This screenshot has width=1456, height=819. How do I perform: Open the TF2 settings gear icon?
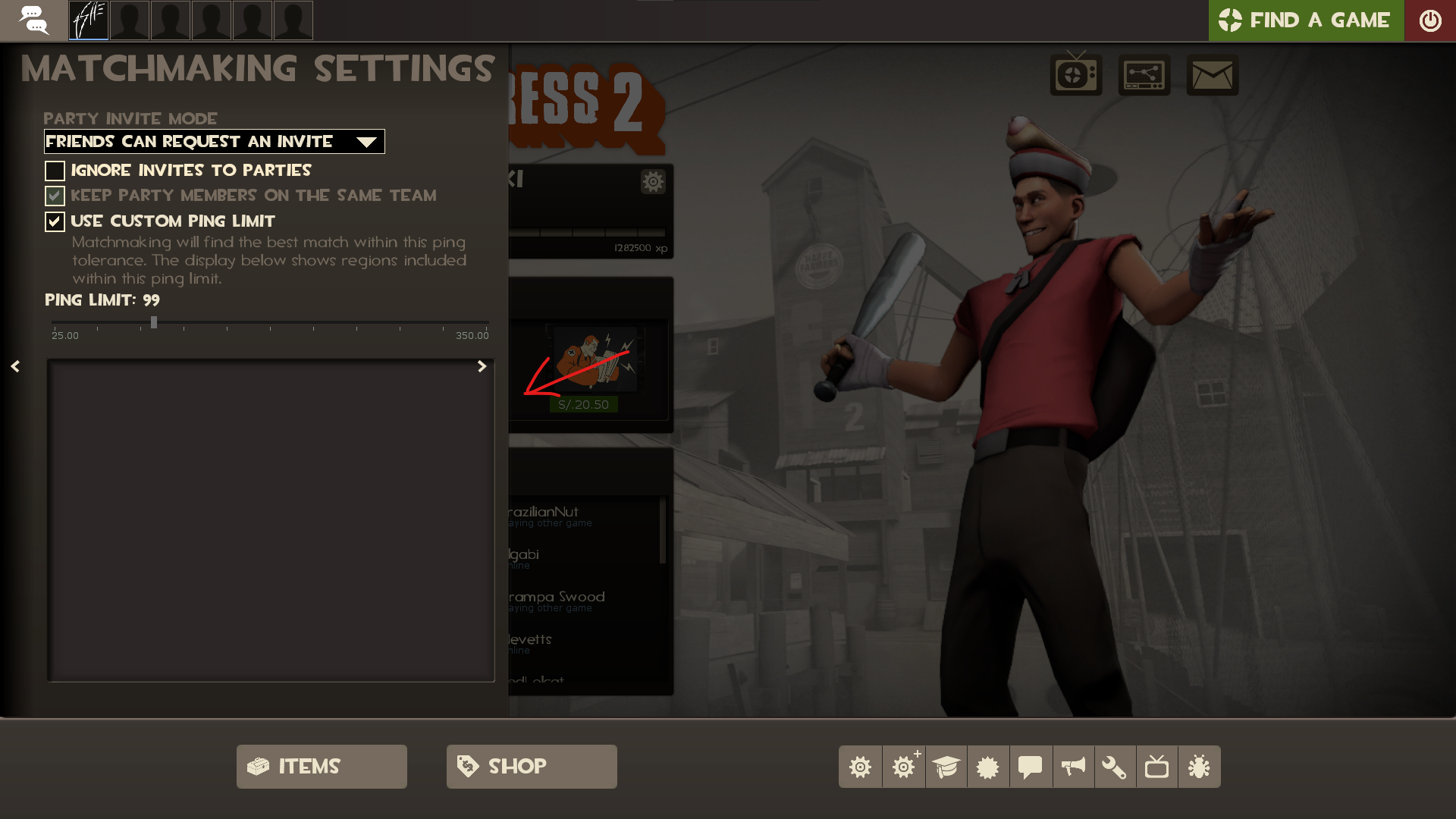[x=860, y=766]
